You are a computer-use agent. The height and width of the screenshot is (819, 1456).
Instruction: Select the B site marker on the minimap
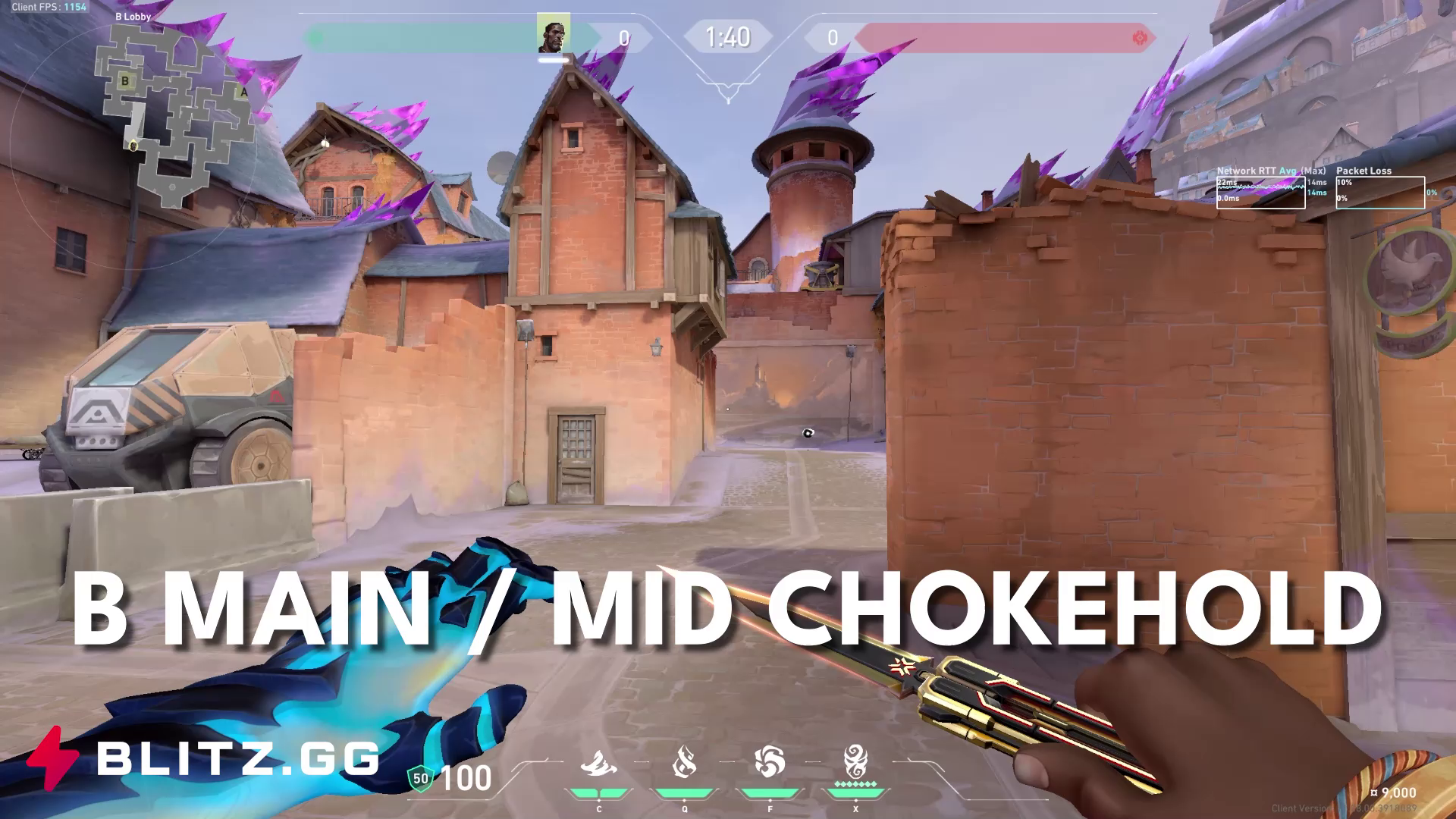point(124,80)
